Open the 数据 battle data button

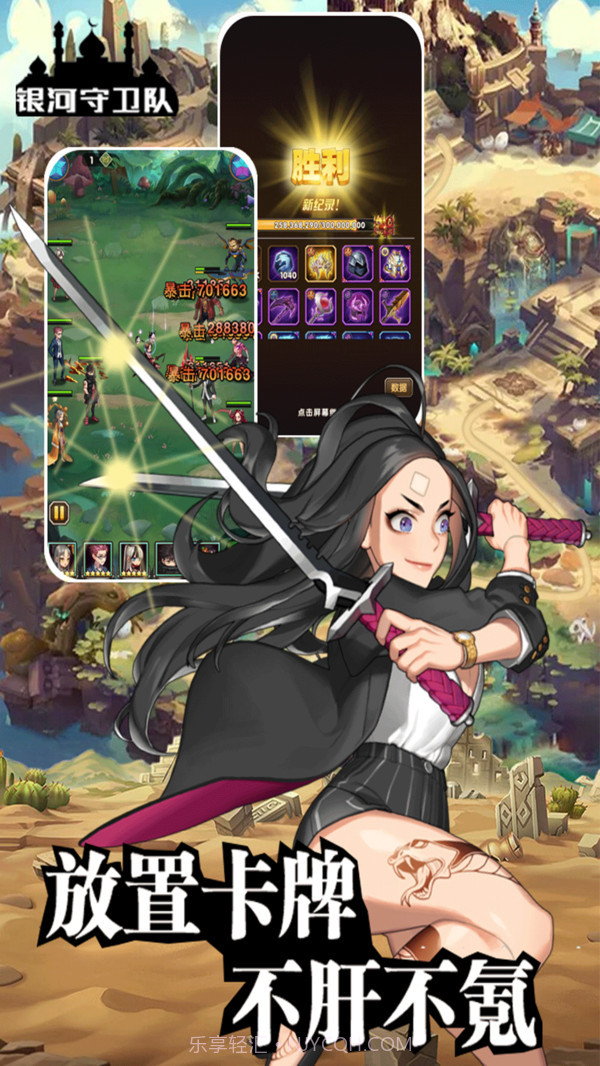click(x=398, y=387)
